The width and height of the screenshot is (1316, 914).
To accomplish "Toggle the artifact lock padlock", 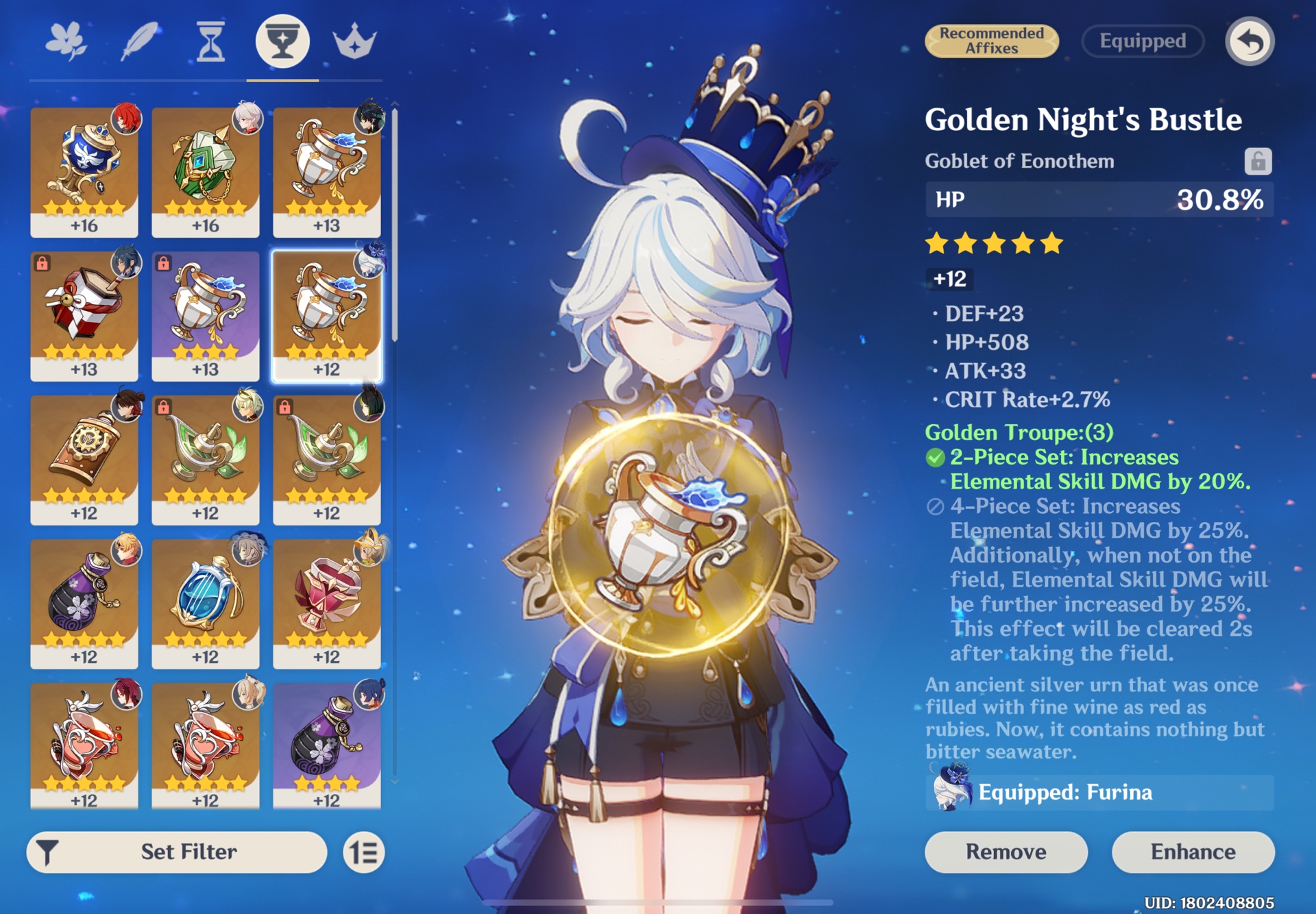I will point(1258,161).
